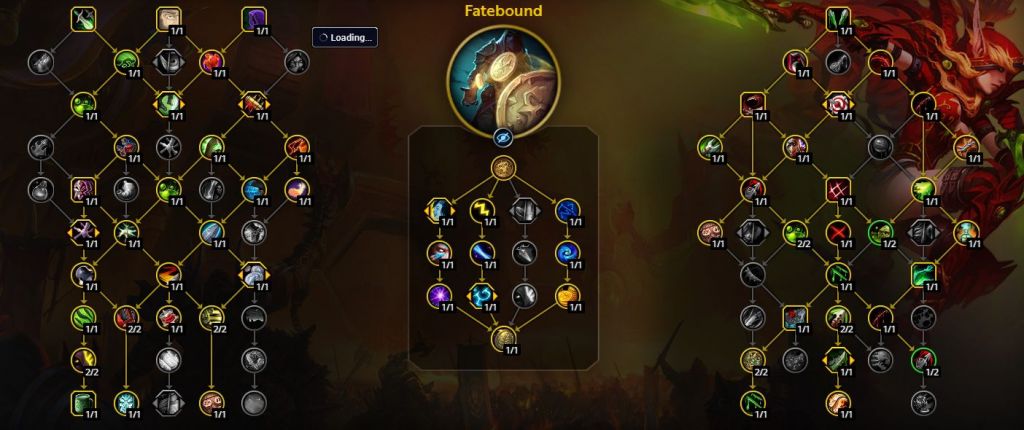Select the red orb talent in the left tree
Viewport: 1024px width, 430px height.
coord(211,61)
